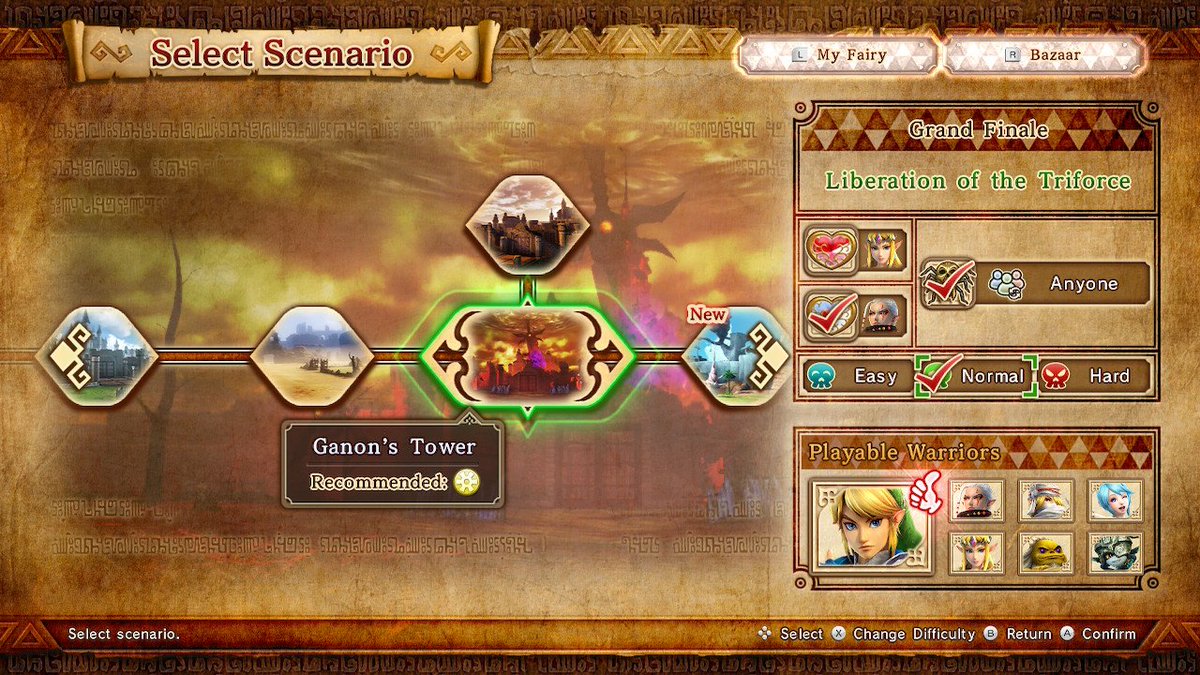Open the My Fairy tab

840,55
